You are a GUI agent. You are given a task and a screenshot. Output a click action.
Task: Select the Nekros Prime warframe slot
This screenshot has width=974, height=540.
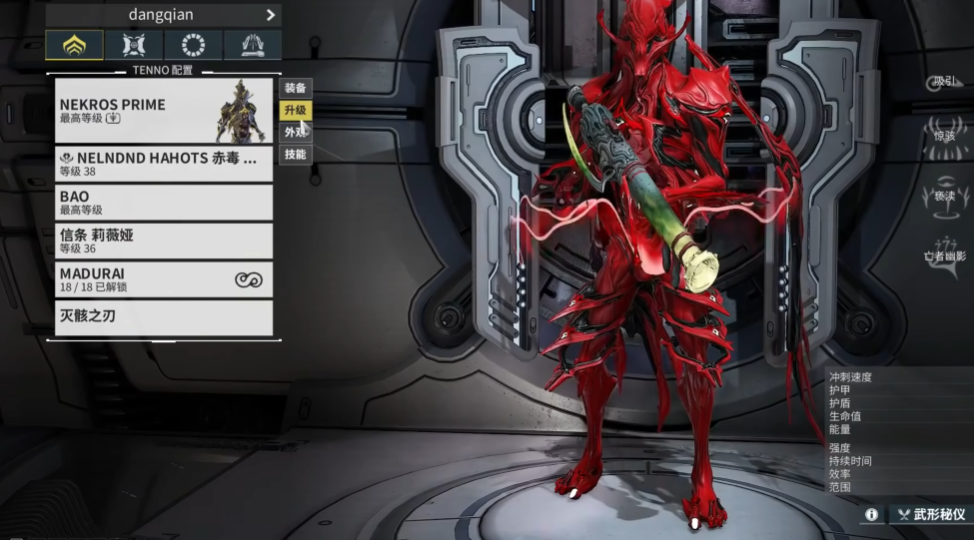[164, 111]
